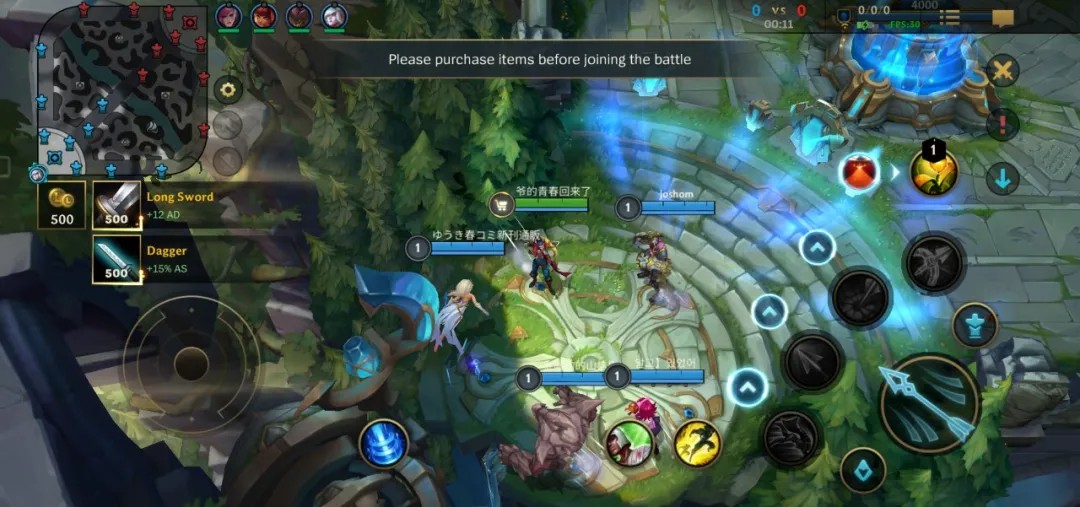Purchase the recommended Dagger item
The height and width of the screenshot is (507, 1080).
click(117, 259)
